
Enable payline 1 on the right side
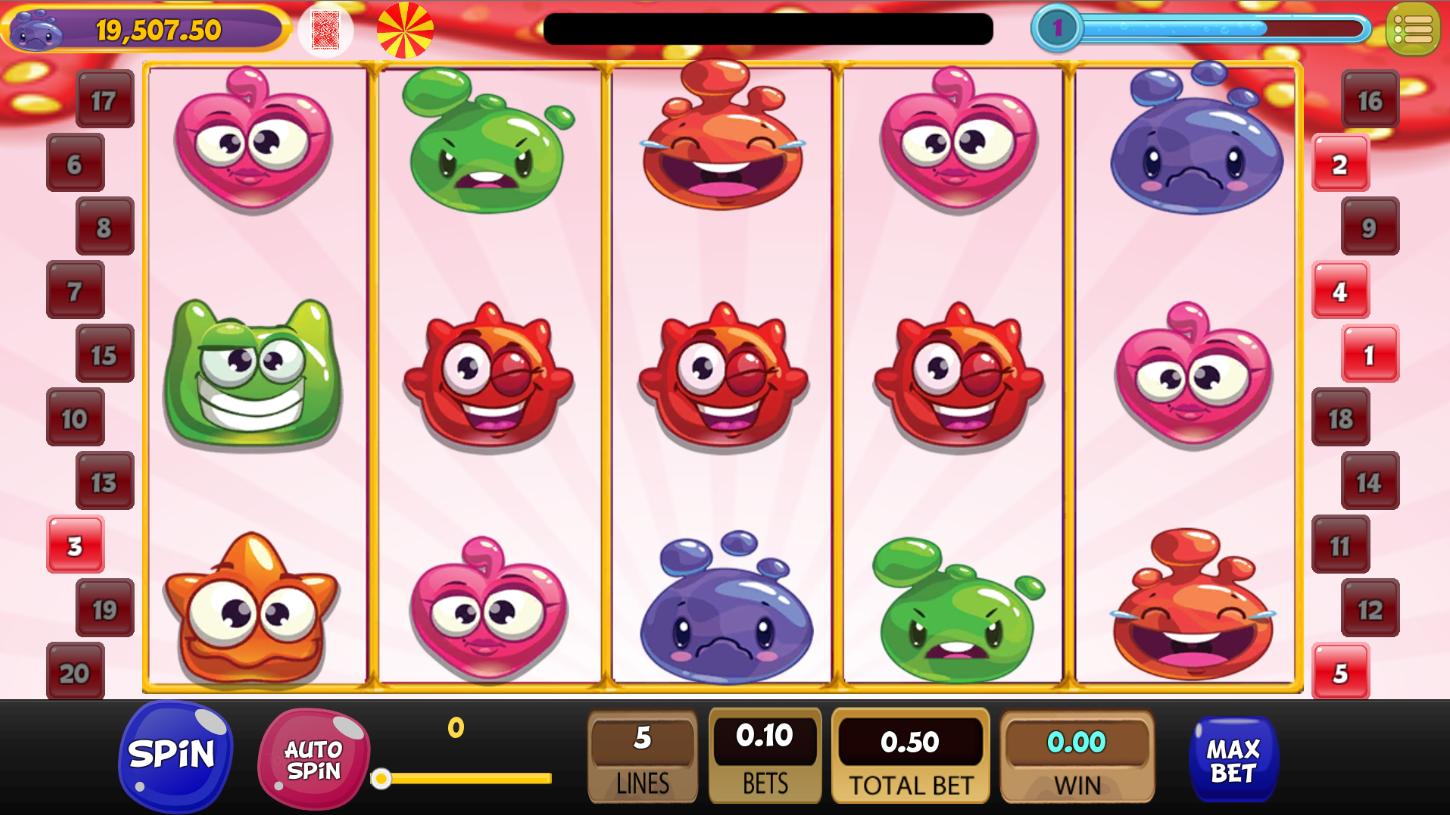point(1370,354)
